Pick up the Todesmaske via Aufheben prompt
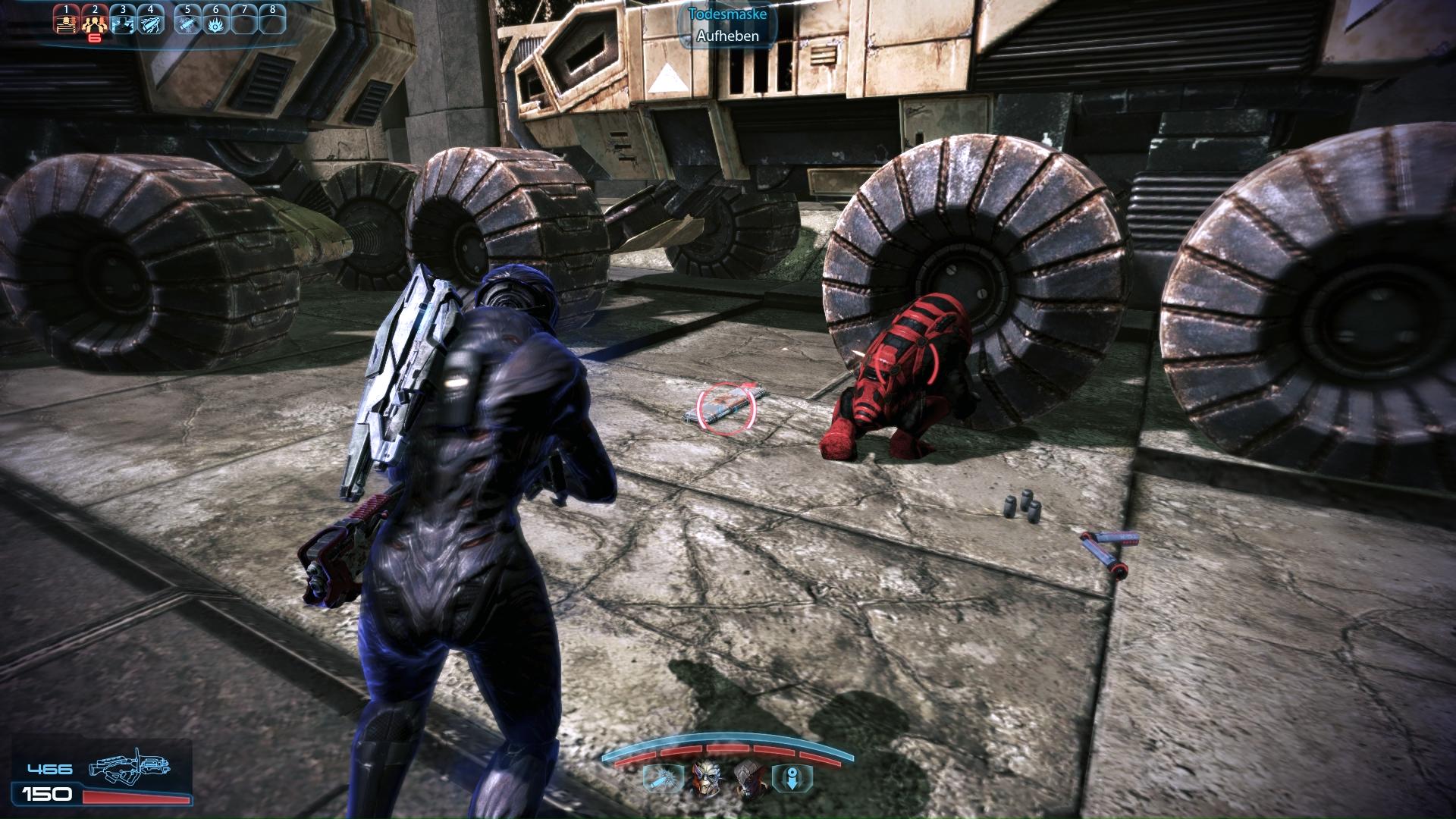1456x819 pixels. click(x=727, y=36)
